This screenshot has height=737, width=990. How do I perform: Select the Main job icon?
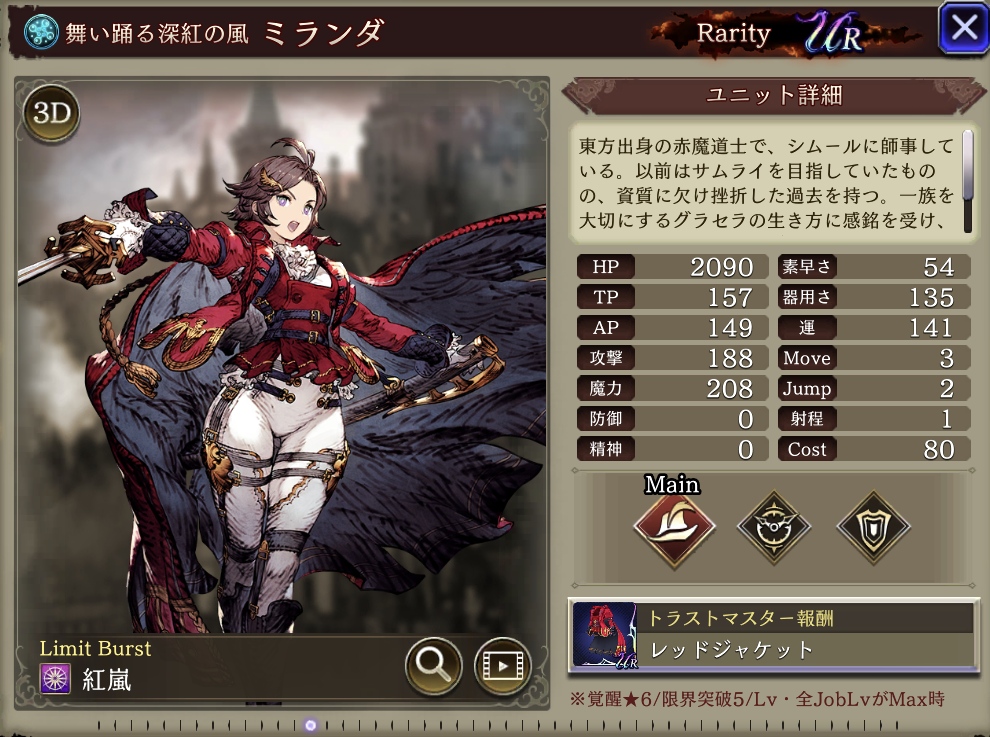point(674,527)
